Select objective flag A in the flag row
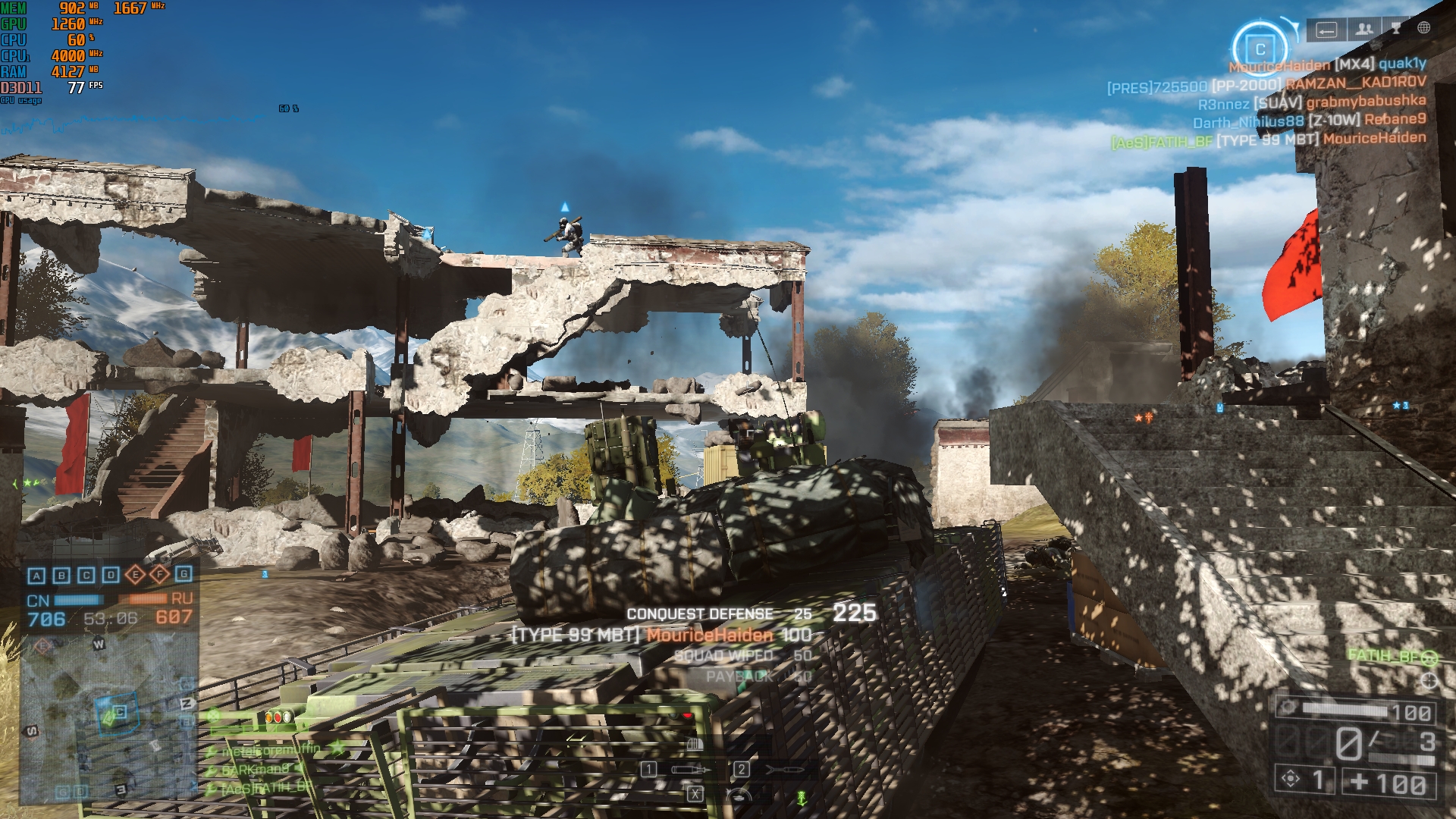The height and width of the screenshot is (819, 1456). [x=36, y=576]
